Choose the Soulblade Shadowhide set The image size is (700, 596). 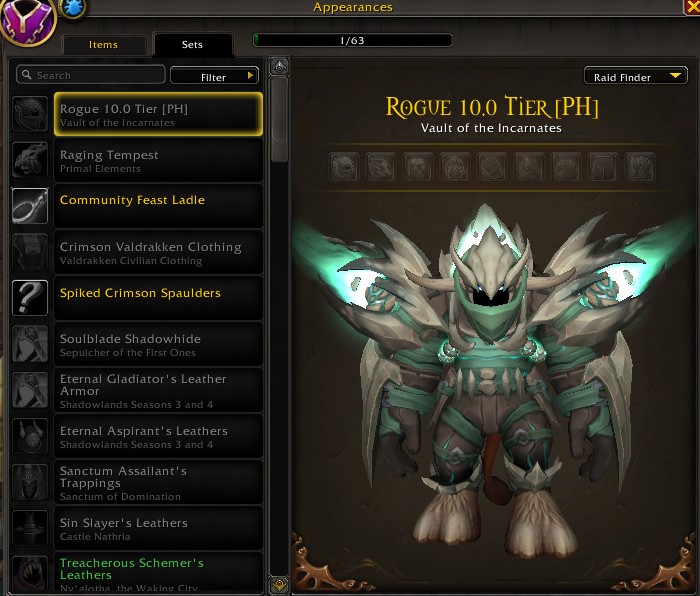tap(158, 344)
